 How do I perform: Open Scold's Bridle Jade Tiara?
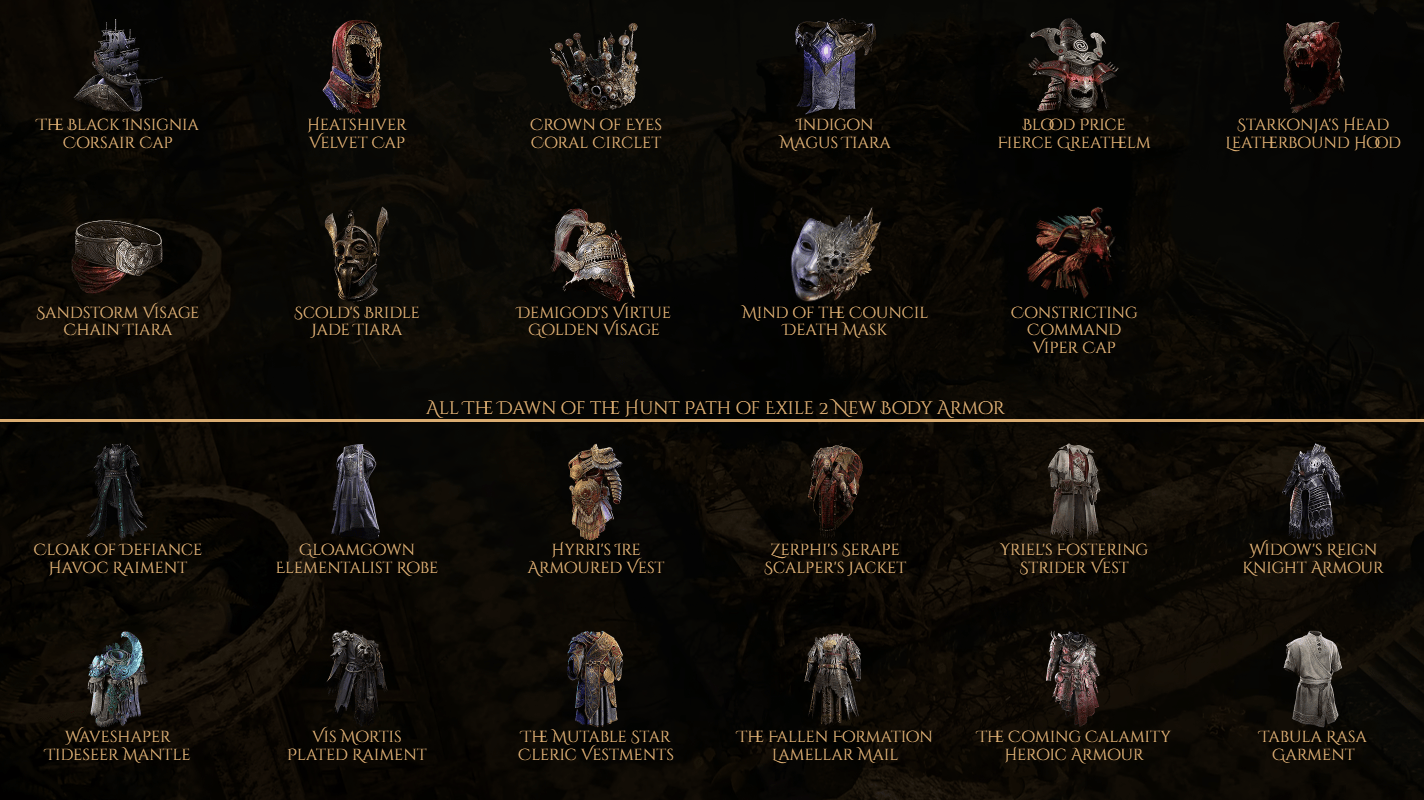click(357, 255)
